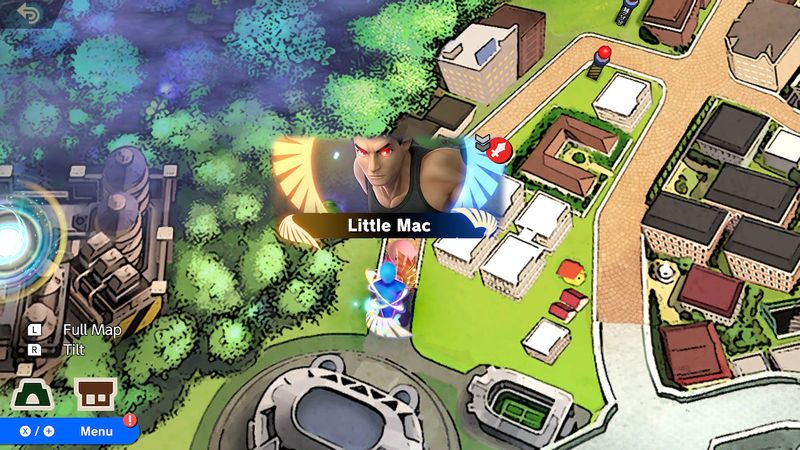The width and height of the screenshot is (800, 450).
Task: Go back with the return arrow
Action: tap(28, 15)
